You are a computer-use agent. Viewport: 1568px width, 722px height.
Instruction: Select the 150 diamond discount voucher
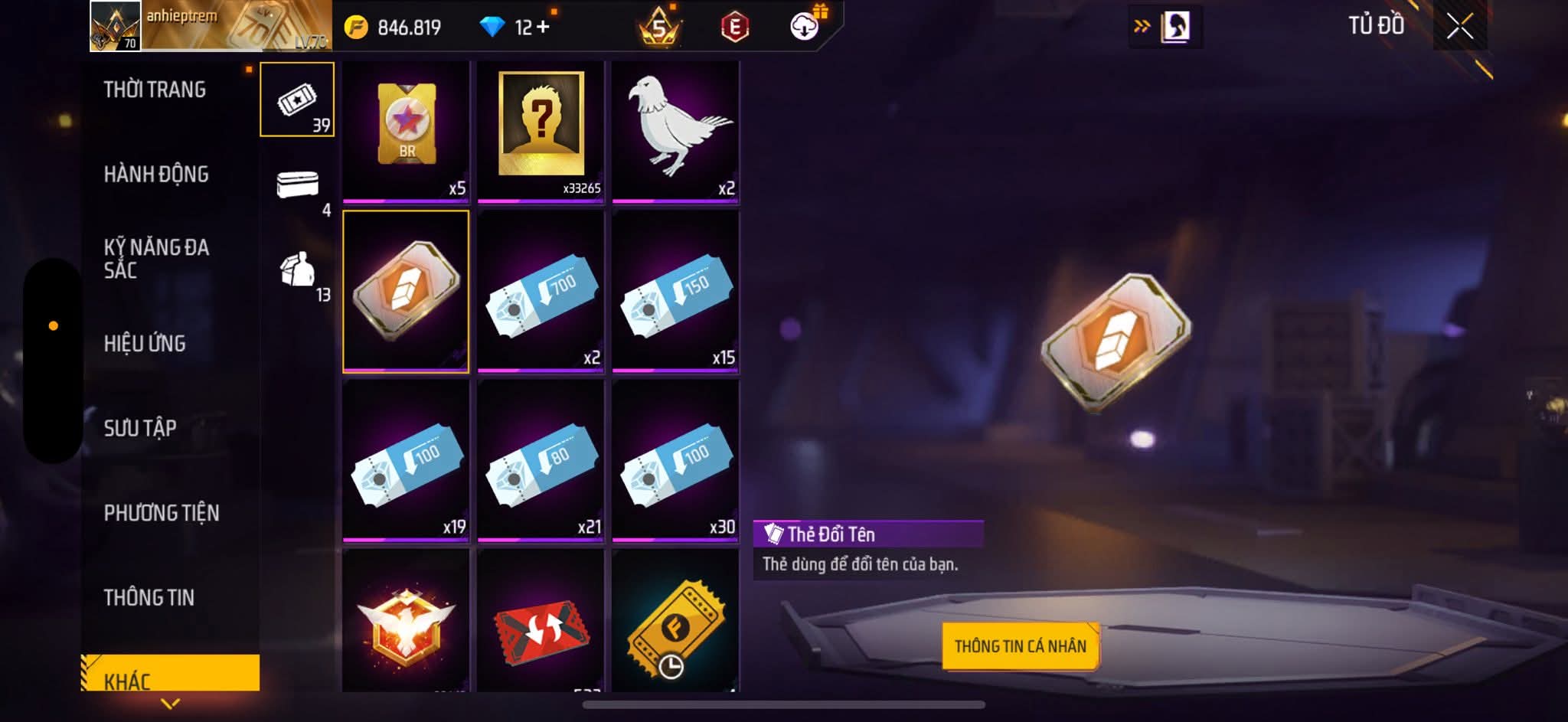(x=675, y=292)
